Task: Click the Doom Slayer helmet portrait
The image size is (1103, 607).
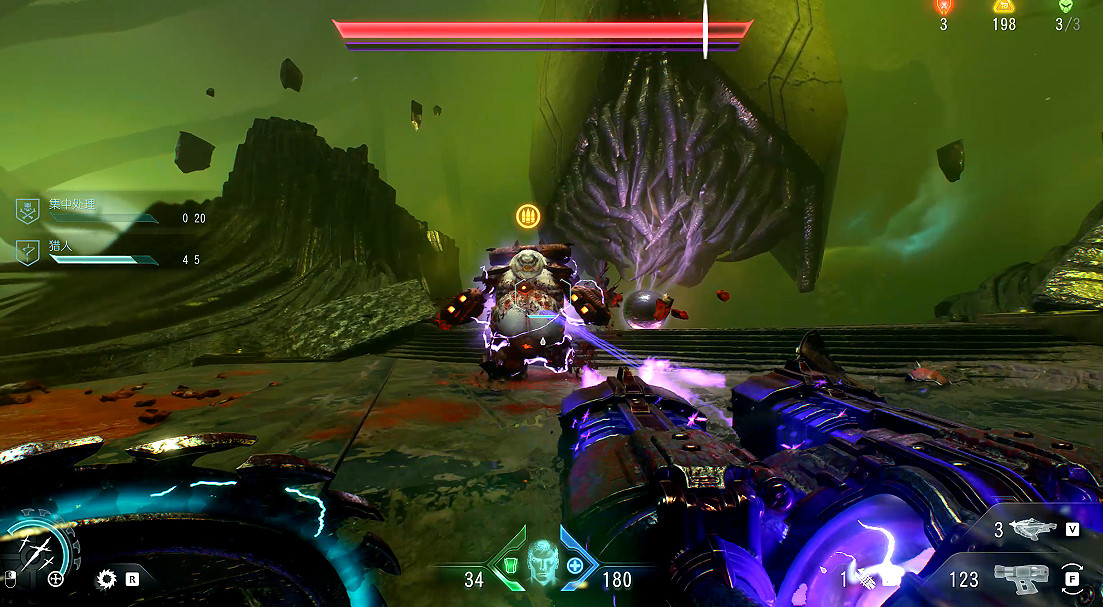Action: (543, 561)
